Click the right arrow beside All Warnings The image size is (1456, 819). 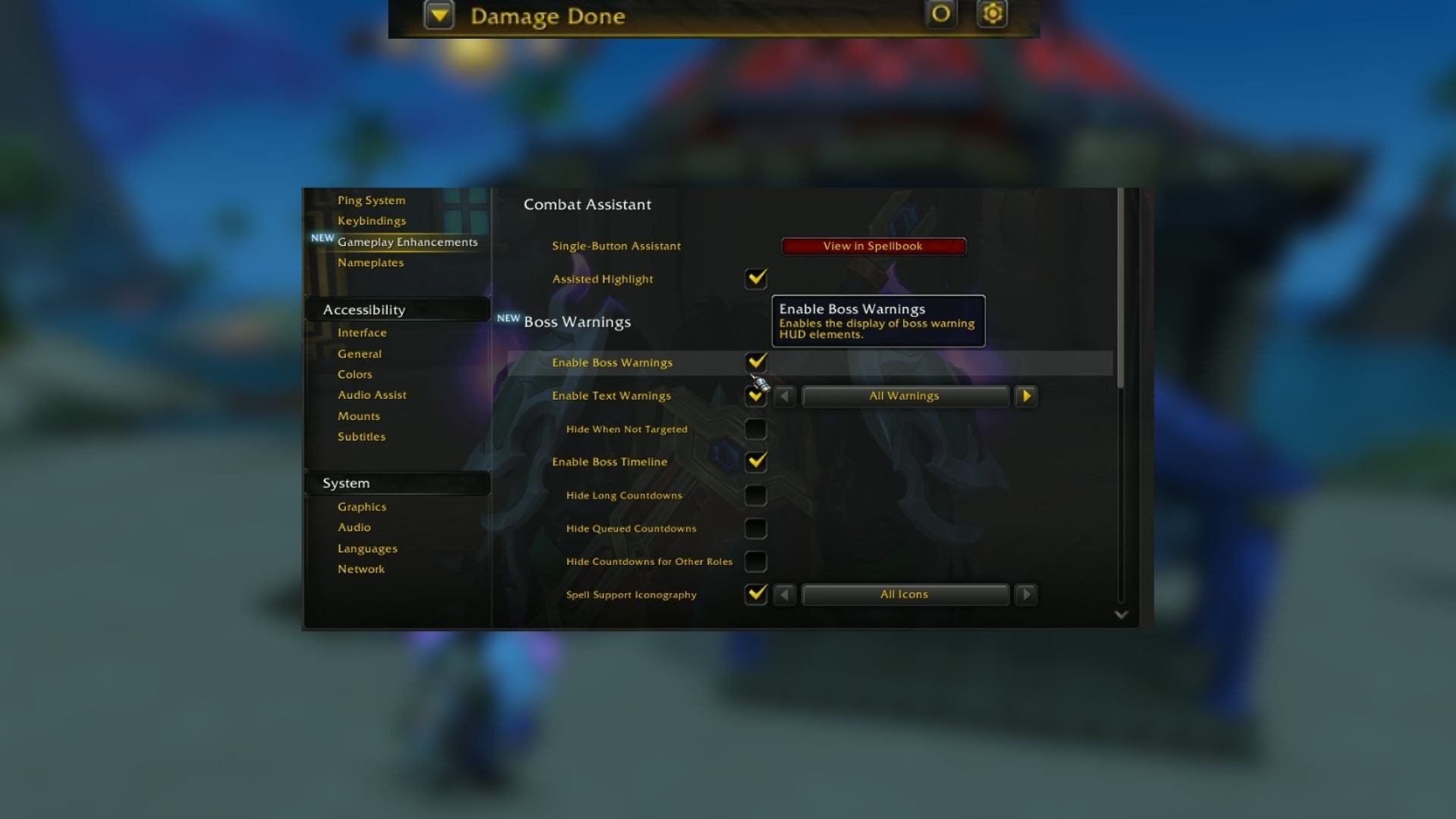coord(1026,395)
